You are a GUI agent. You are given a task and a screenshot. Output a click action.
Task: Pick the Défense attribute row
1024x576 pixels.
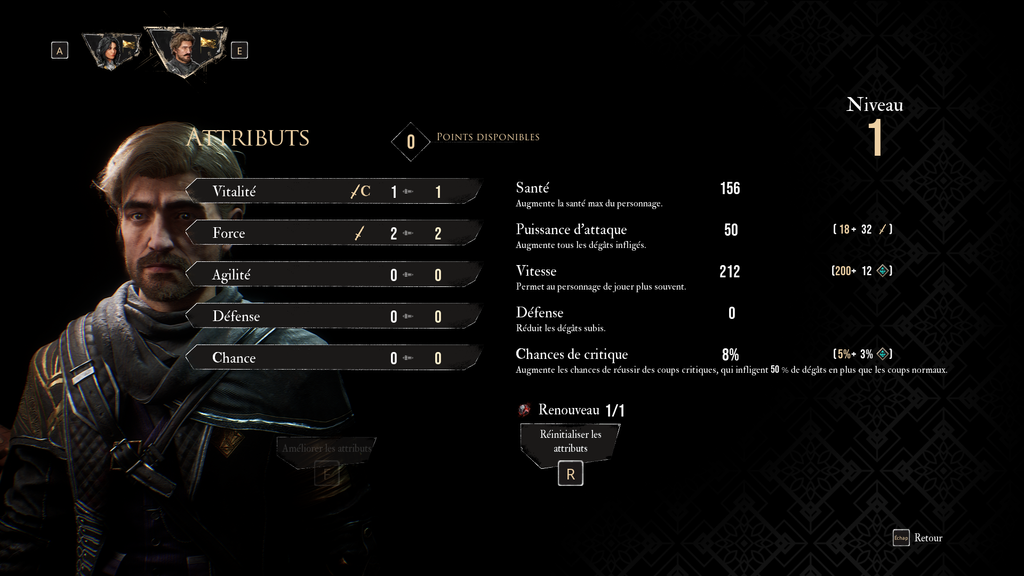330,317
